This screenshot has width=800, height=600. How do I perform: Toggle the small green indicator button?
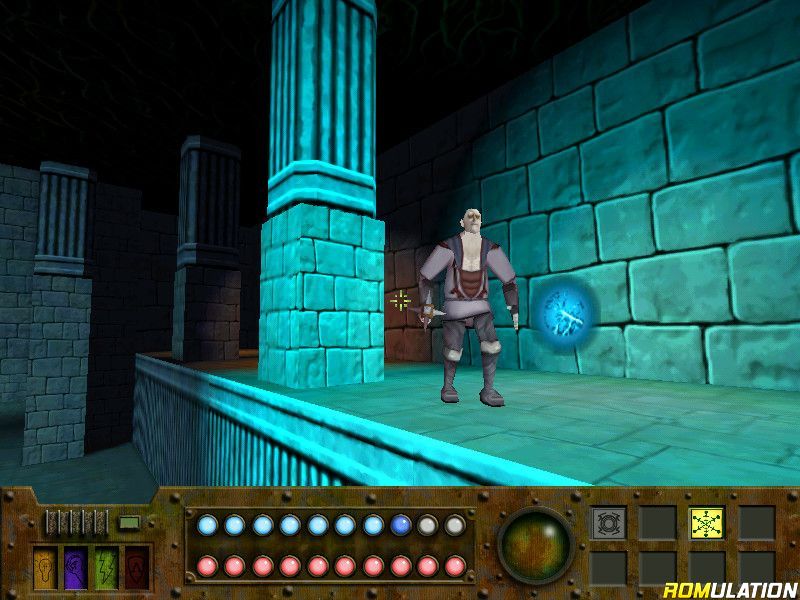point(128,523)
